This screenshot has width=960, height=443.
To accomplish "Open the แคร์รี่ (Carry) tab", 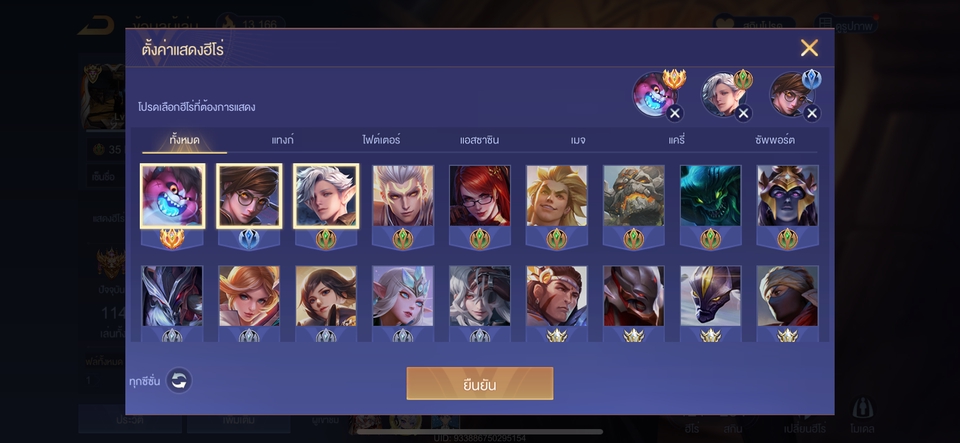I will coord(676,140).
